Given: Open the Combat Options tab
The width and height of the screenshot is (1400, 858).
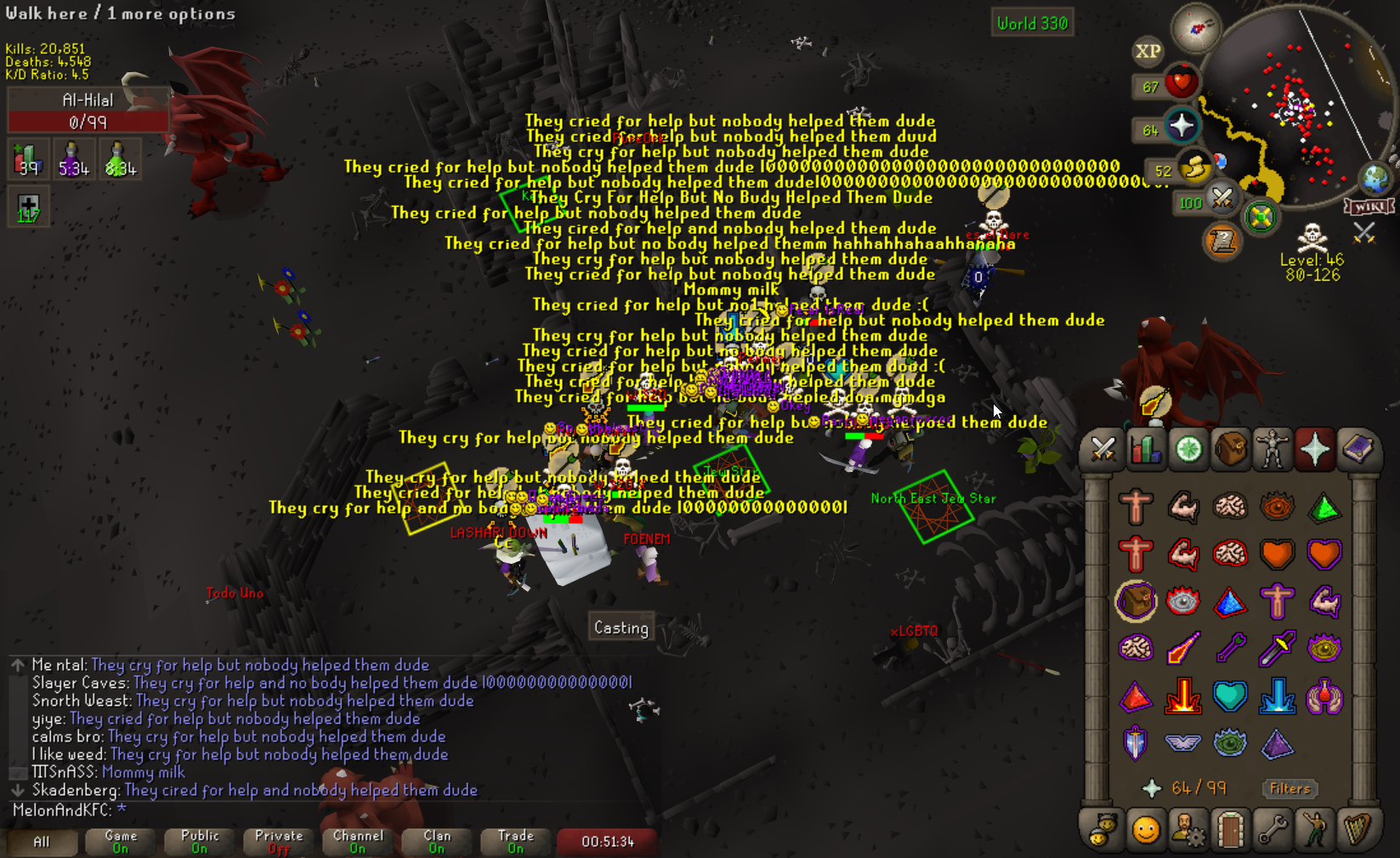Looking at the screenshot, I should tap(1102, 449).
